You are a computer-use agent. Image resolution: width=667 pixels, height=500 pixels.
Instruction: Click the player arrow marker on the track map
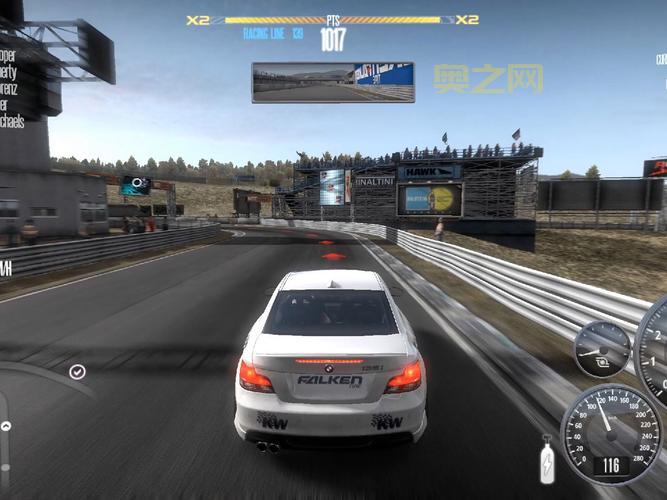[6, 426]
